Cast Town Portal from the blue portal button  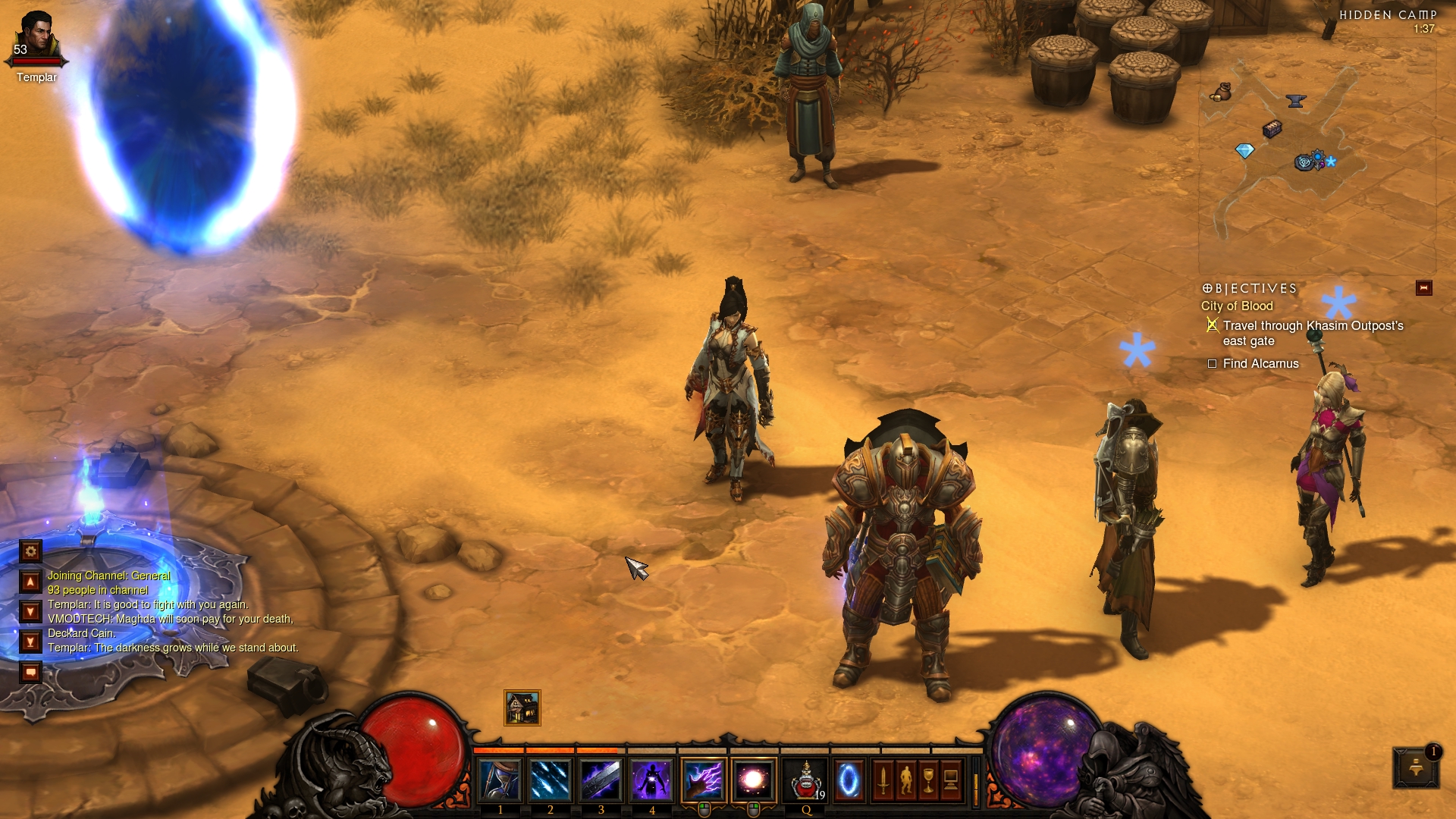coord(849,780)
